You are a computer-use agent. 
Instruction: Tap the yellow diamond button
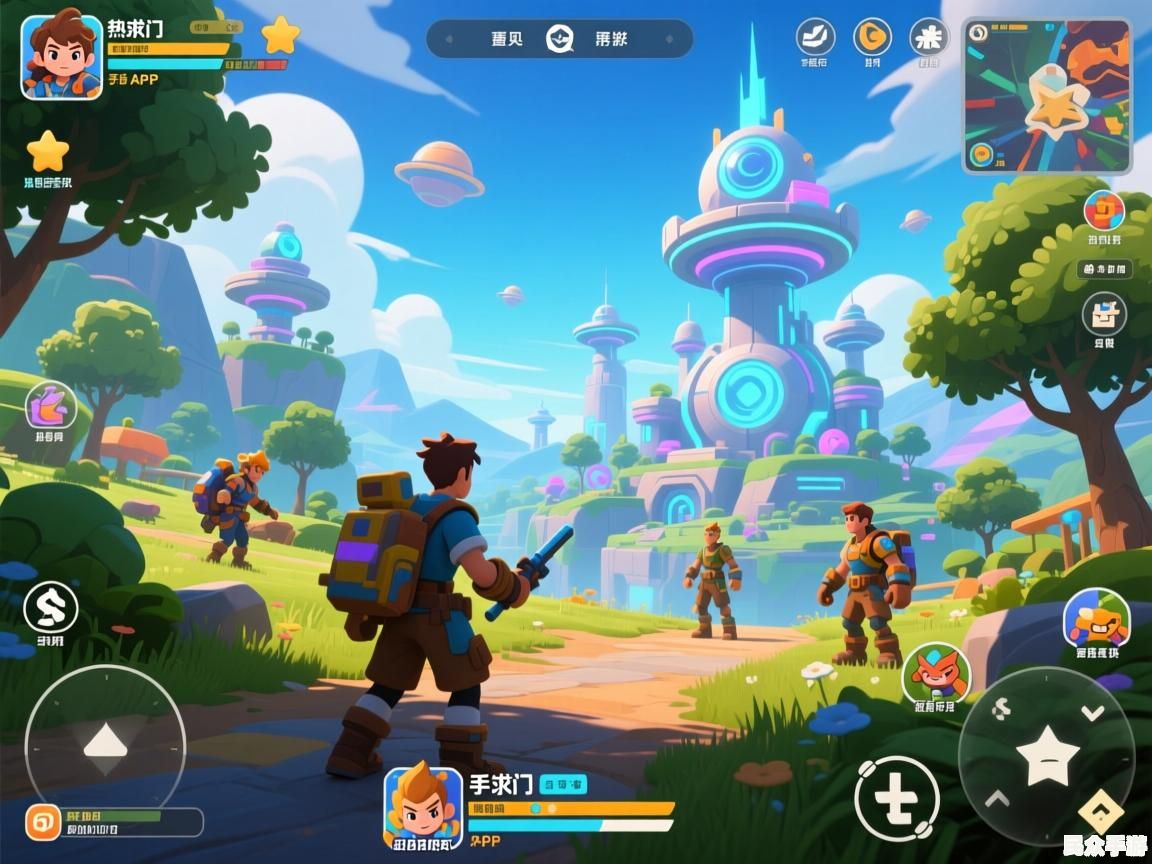(x=1100, y=812)
